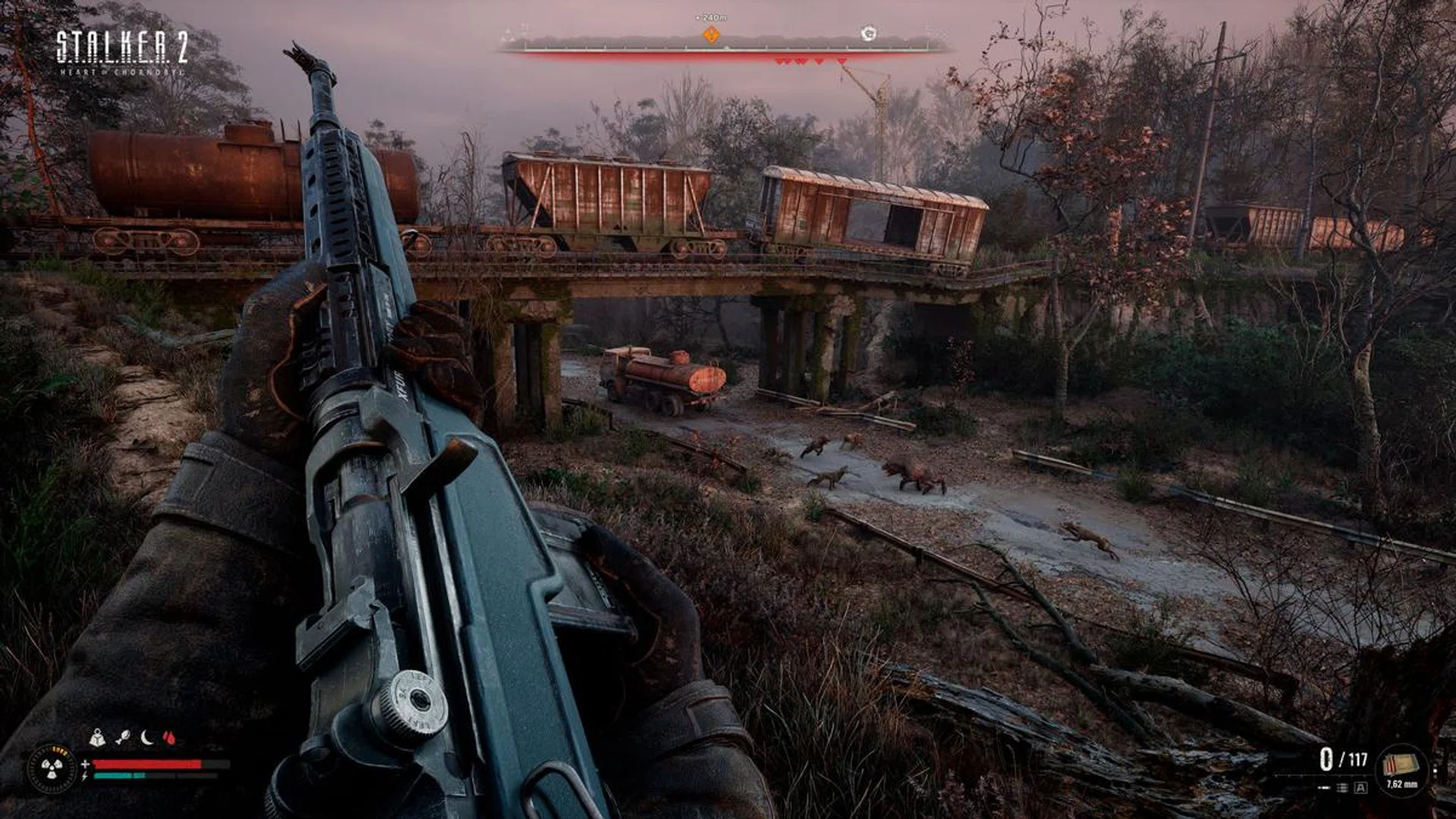Select the hunger drumstick status icon

[x=122, y=736]
